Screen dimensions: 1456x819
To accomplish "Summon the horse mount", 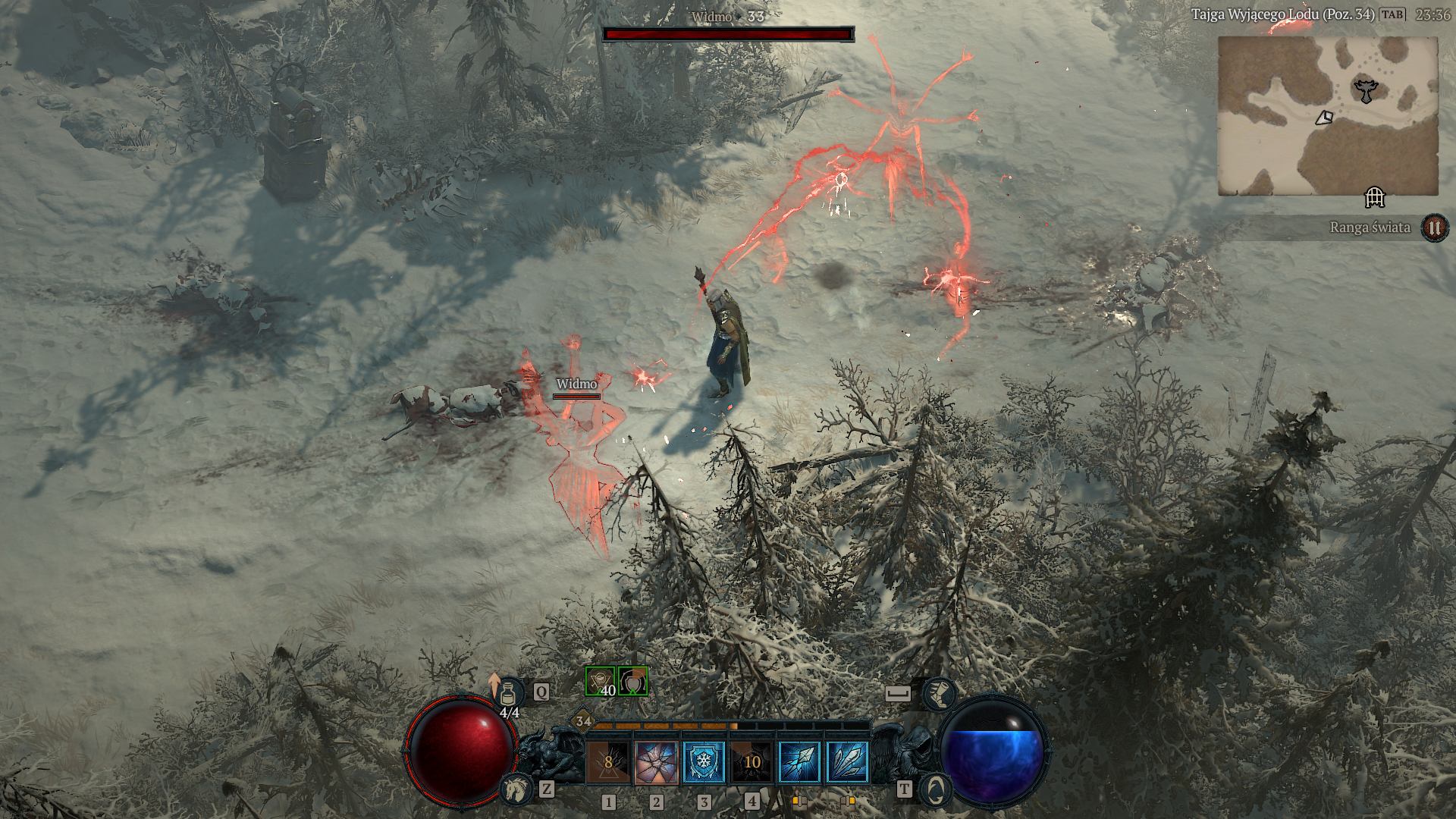I will [516, 789].
